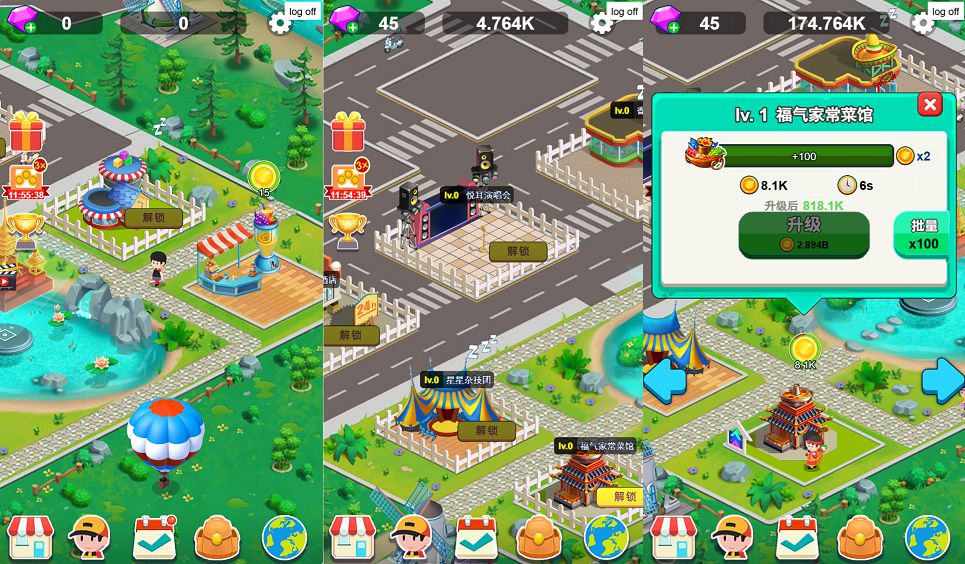The height and width of the screenshot is (564, 965).
Task: Open settings gear beside the 174.764K coin balance
Action: click(x=923, y=23)
